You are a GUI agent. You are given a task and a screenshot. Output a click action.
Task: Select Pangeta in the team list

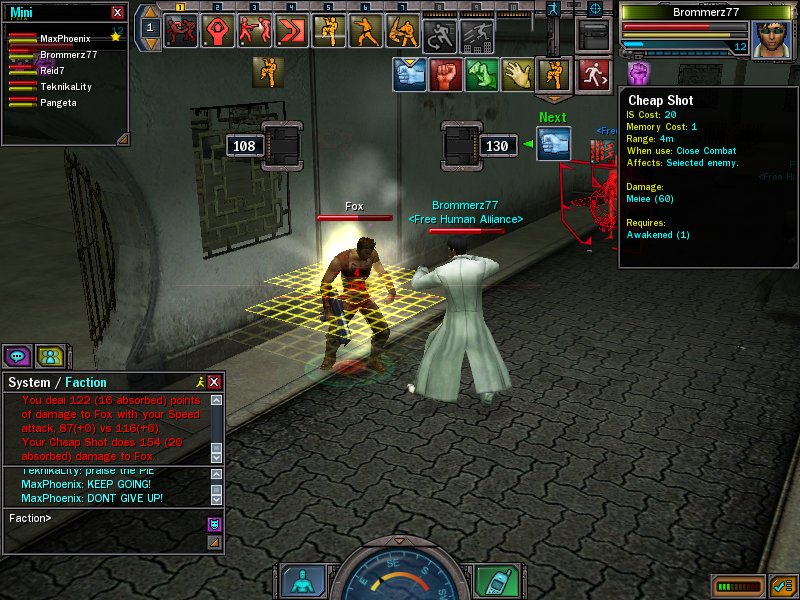[x=58, y=102]
